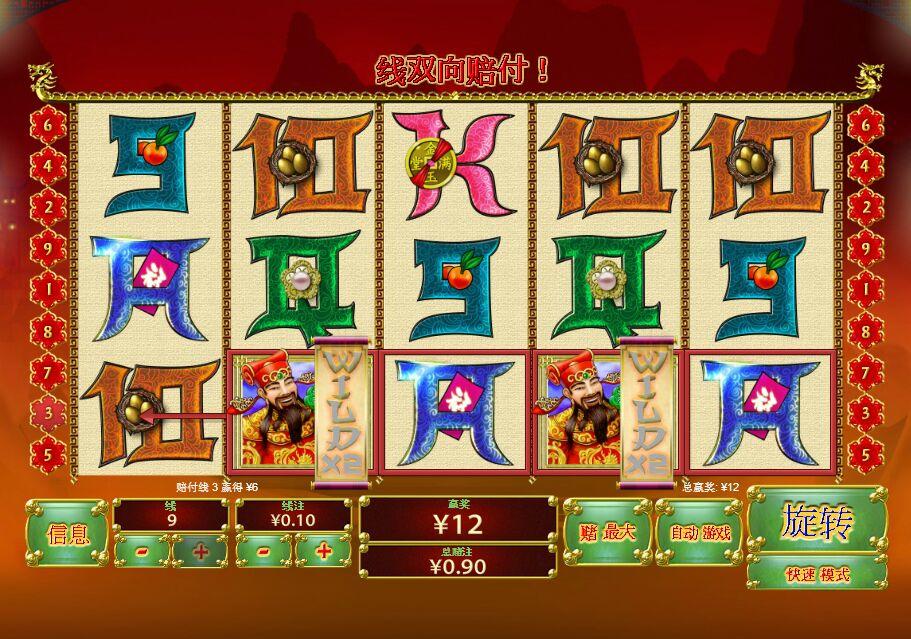
Task: Increase the number of paylines under 线
Action: tap(200, 551)
